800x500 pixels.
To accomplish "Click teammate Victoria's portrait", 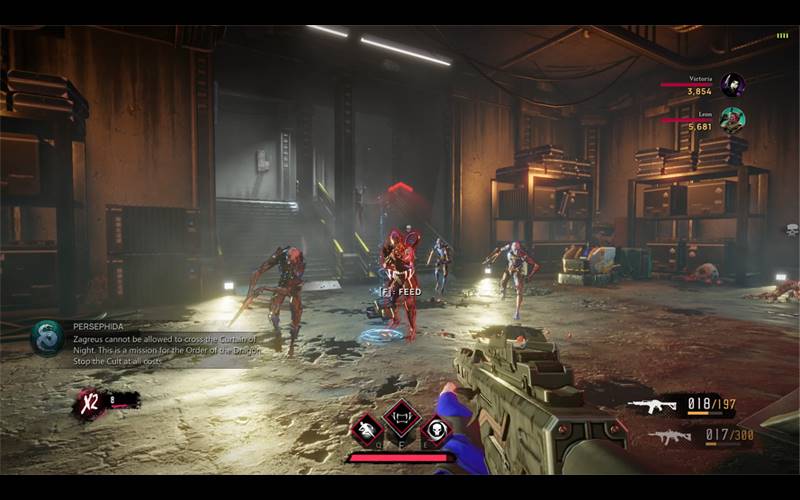I will click(733, 85).
